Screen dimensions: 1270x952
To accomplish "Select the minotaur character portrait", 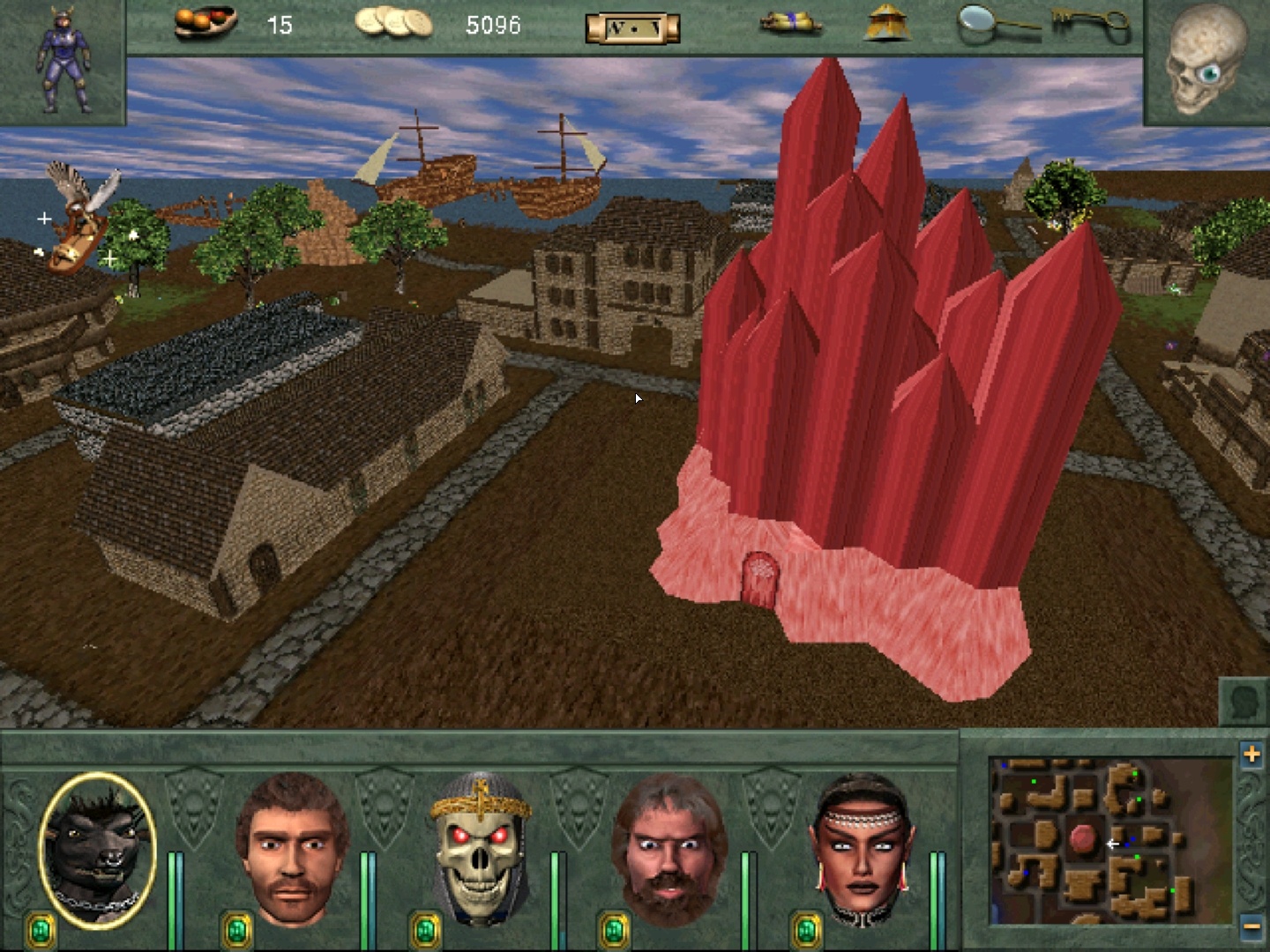I will point(98,850).
